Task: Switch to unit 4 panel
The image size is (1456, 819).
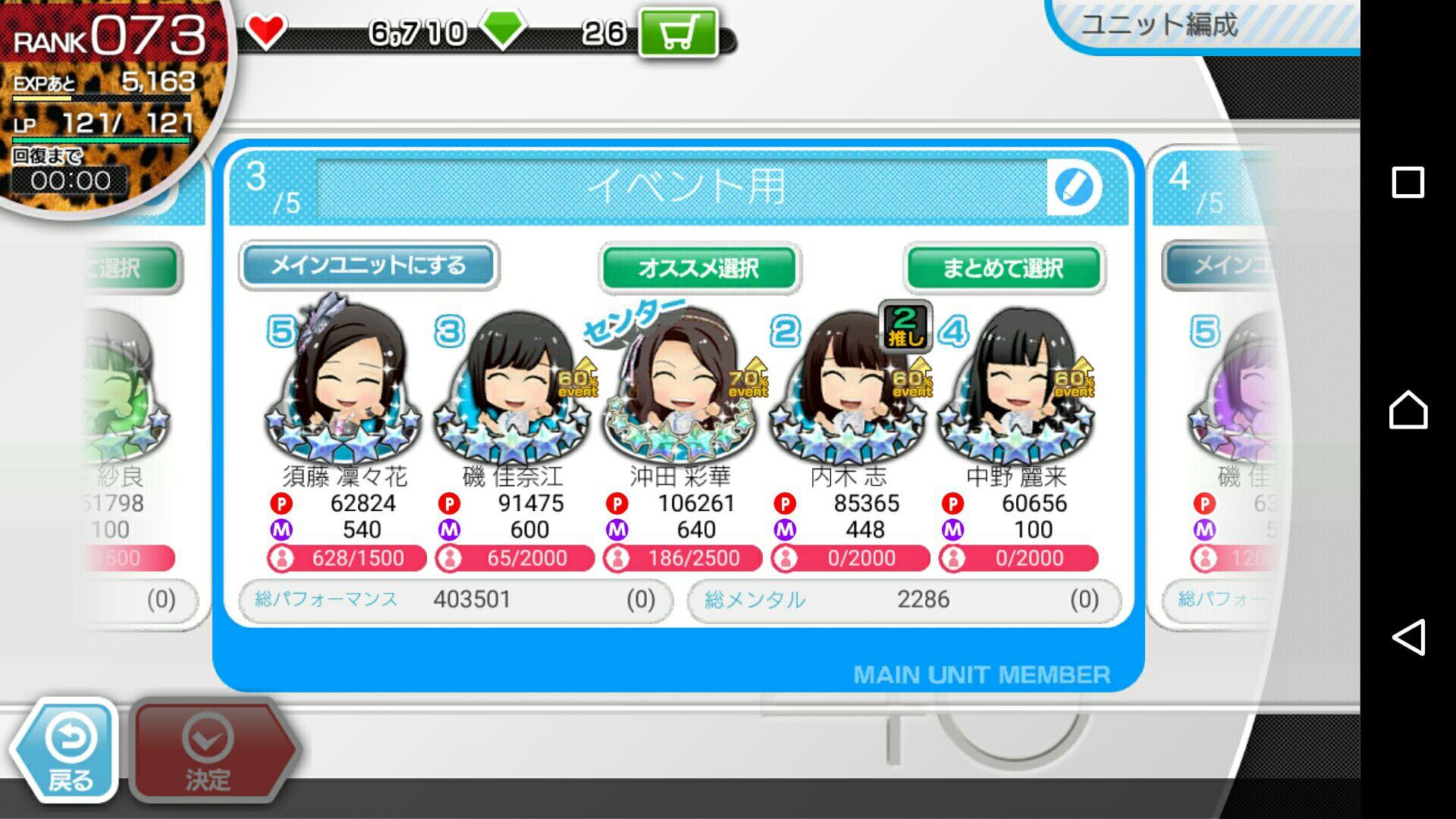Action: click(1213, 379)
